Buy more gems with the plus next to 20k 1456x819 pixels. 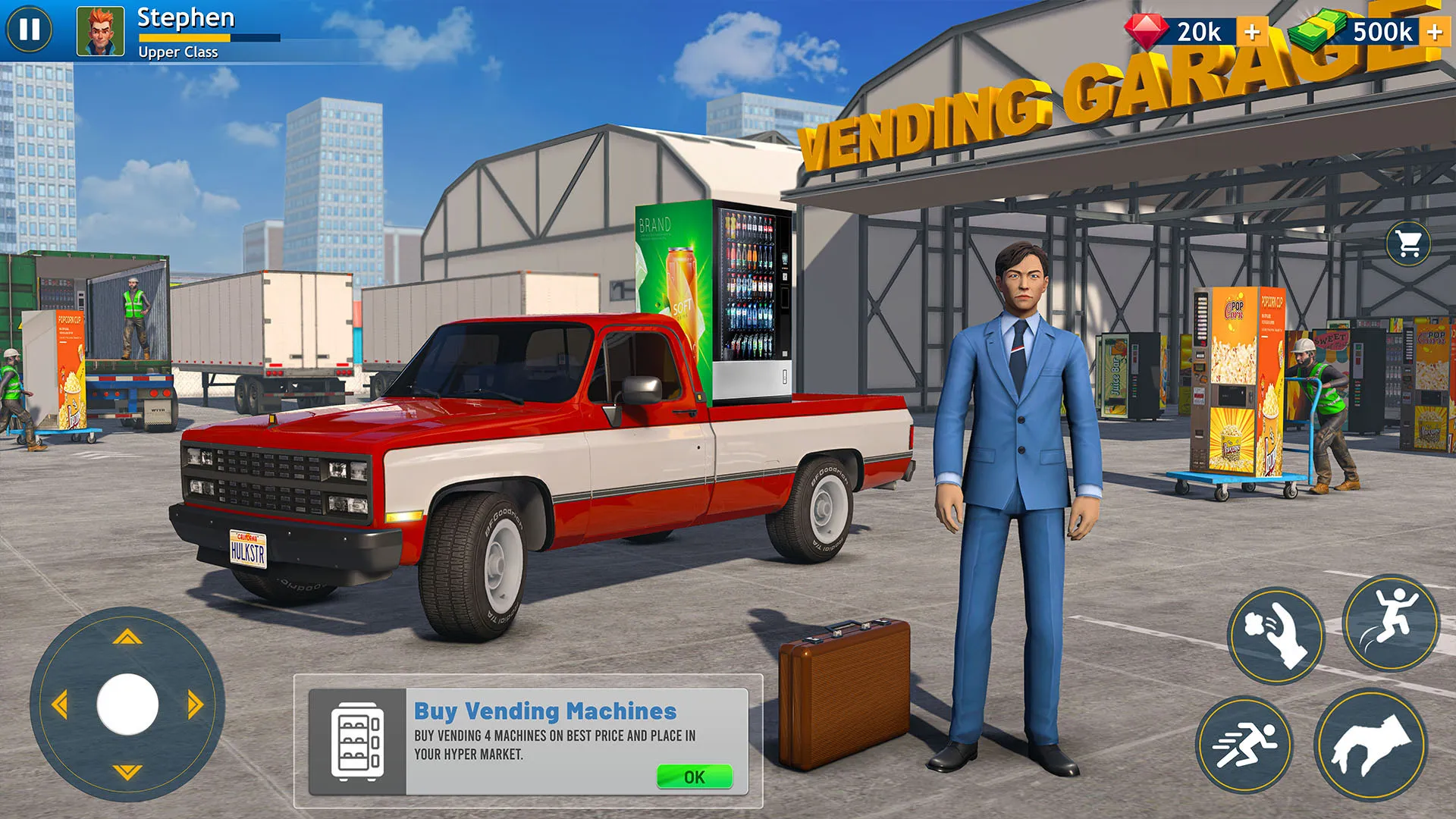[x=1252, y=32]
